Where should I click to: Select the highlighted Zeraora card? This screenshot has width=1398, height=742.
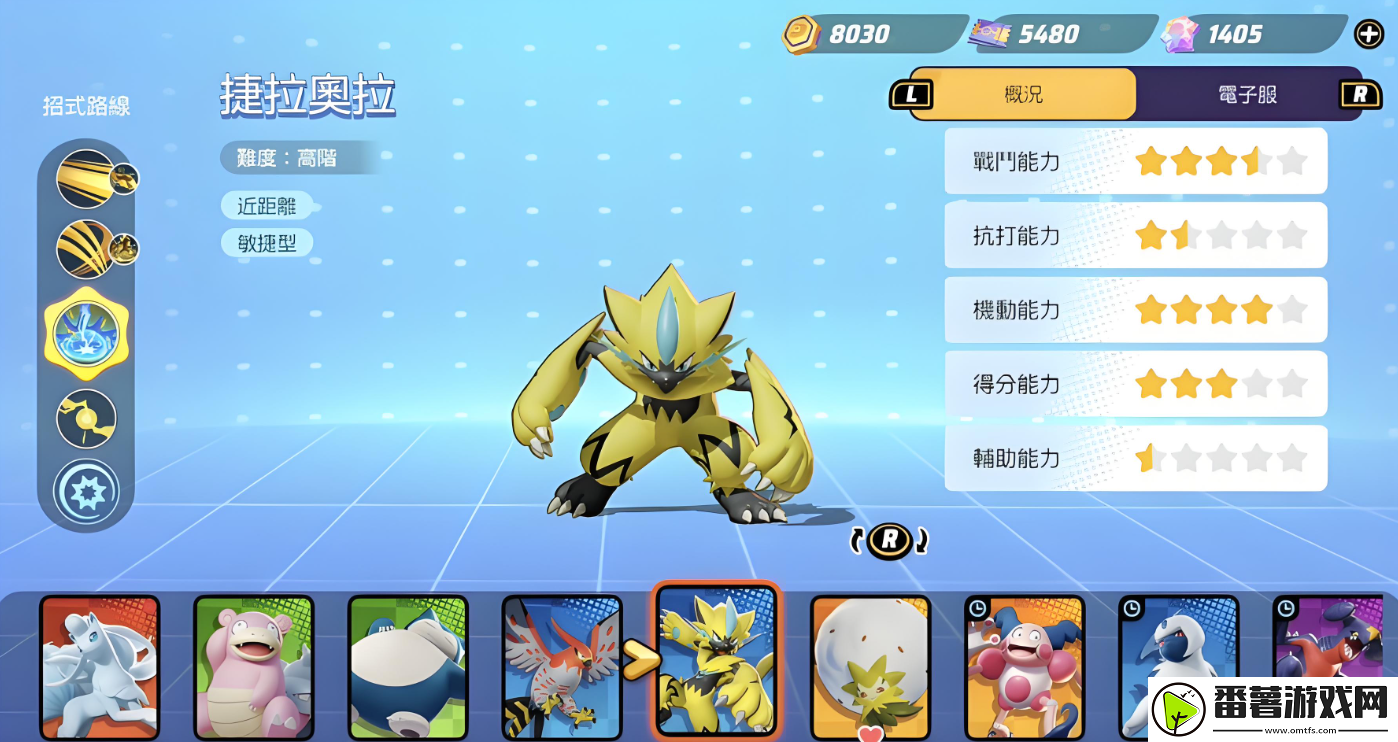[716, 660]
